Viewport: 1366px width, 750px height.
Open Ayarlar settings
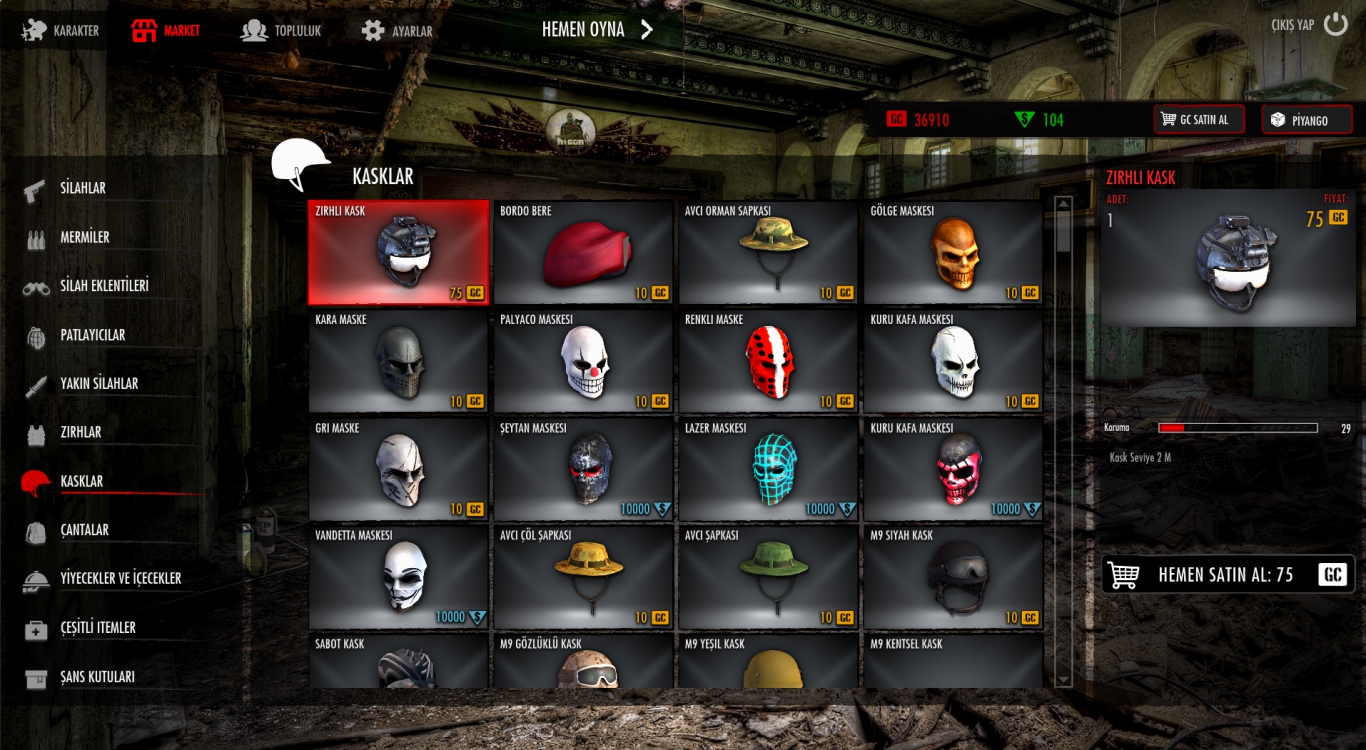pyautogui.click(x=398, y=31)
